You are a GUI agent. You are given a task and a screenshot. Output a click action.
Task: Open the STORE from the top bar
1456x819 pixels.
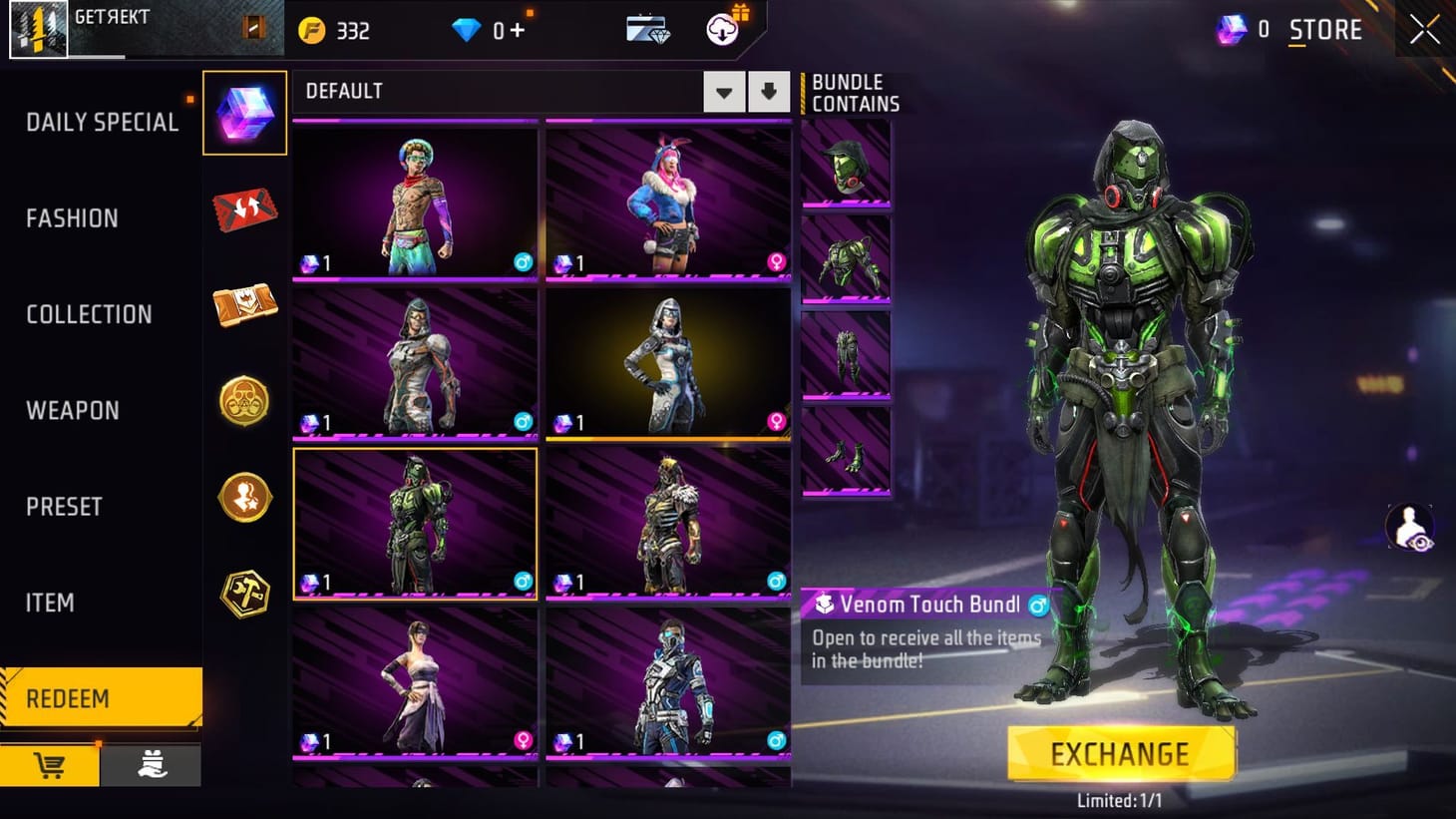click(x=1326, y=29)
